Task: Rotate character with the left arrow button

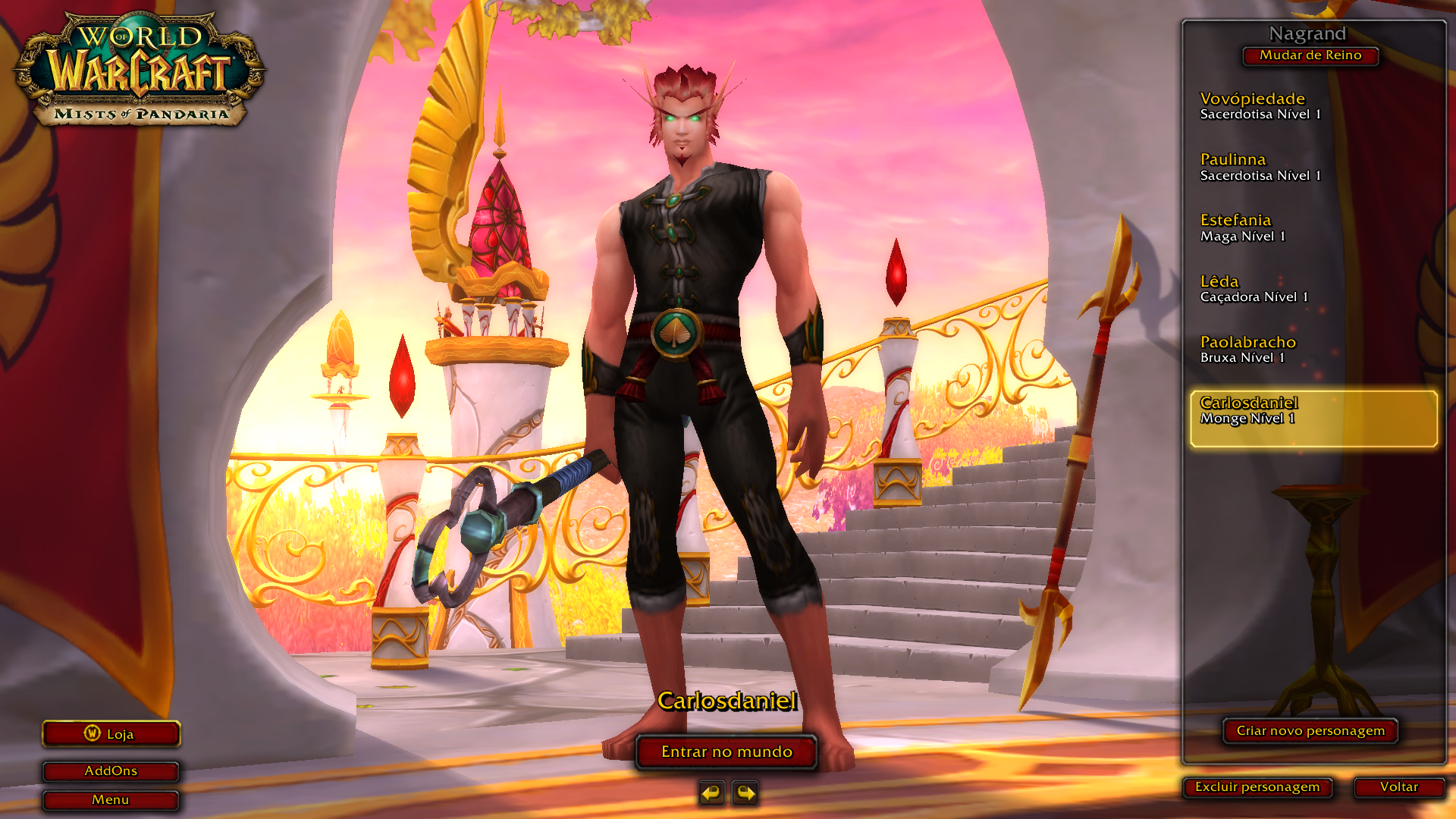Action: 711,793
